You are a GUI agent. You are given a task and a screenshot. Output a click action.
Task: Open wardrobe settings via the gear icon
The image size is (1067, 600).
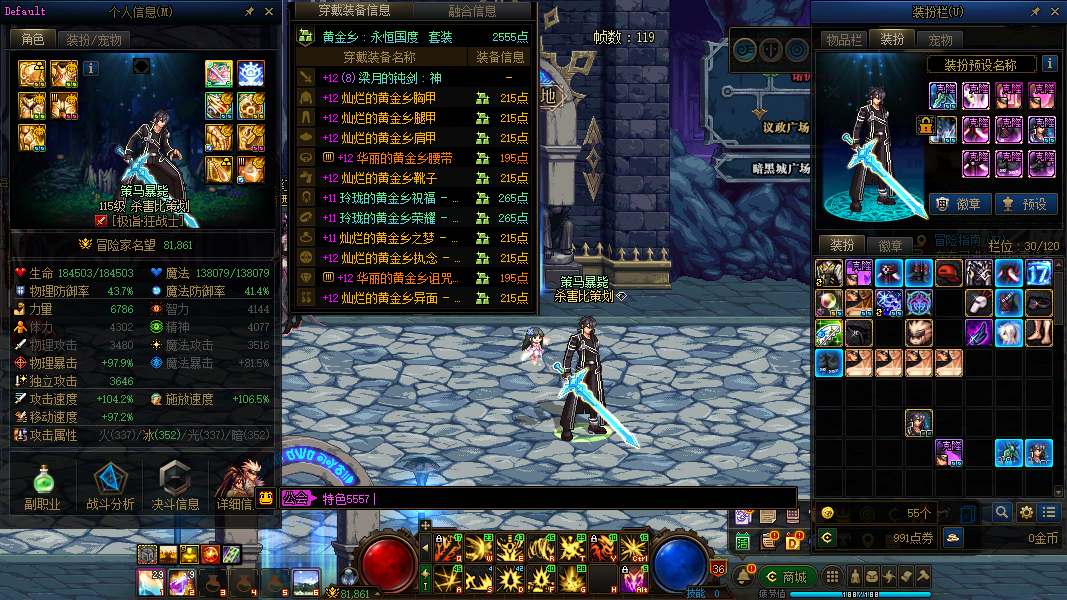pos(1026,513)
